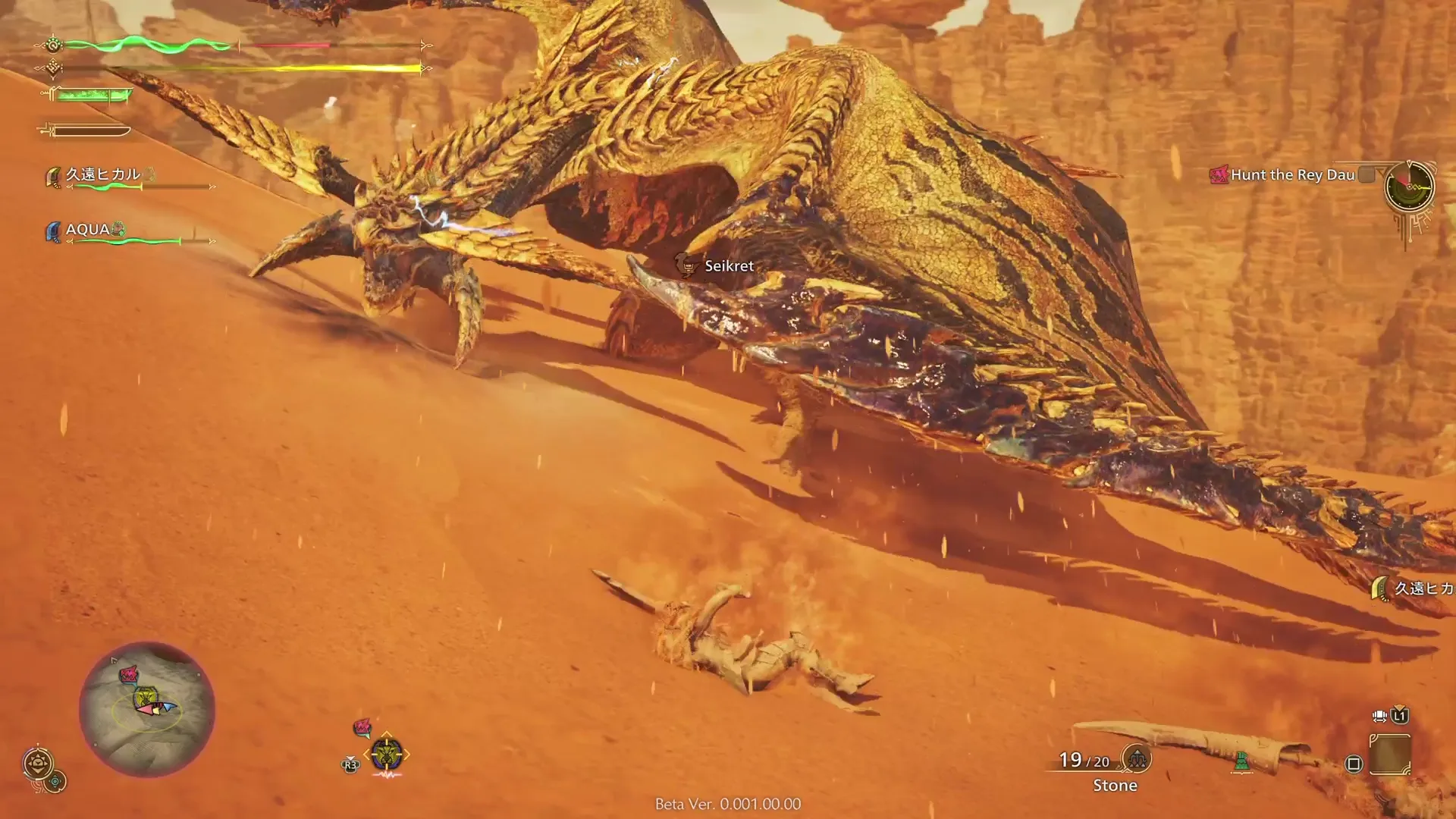Select the green potion item icon
Screen dimensions: 1456x819
[x=1241, y=761]
